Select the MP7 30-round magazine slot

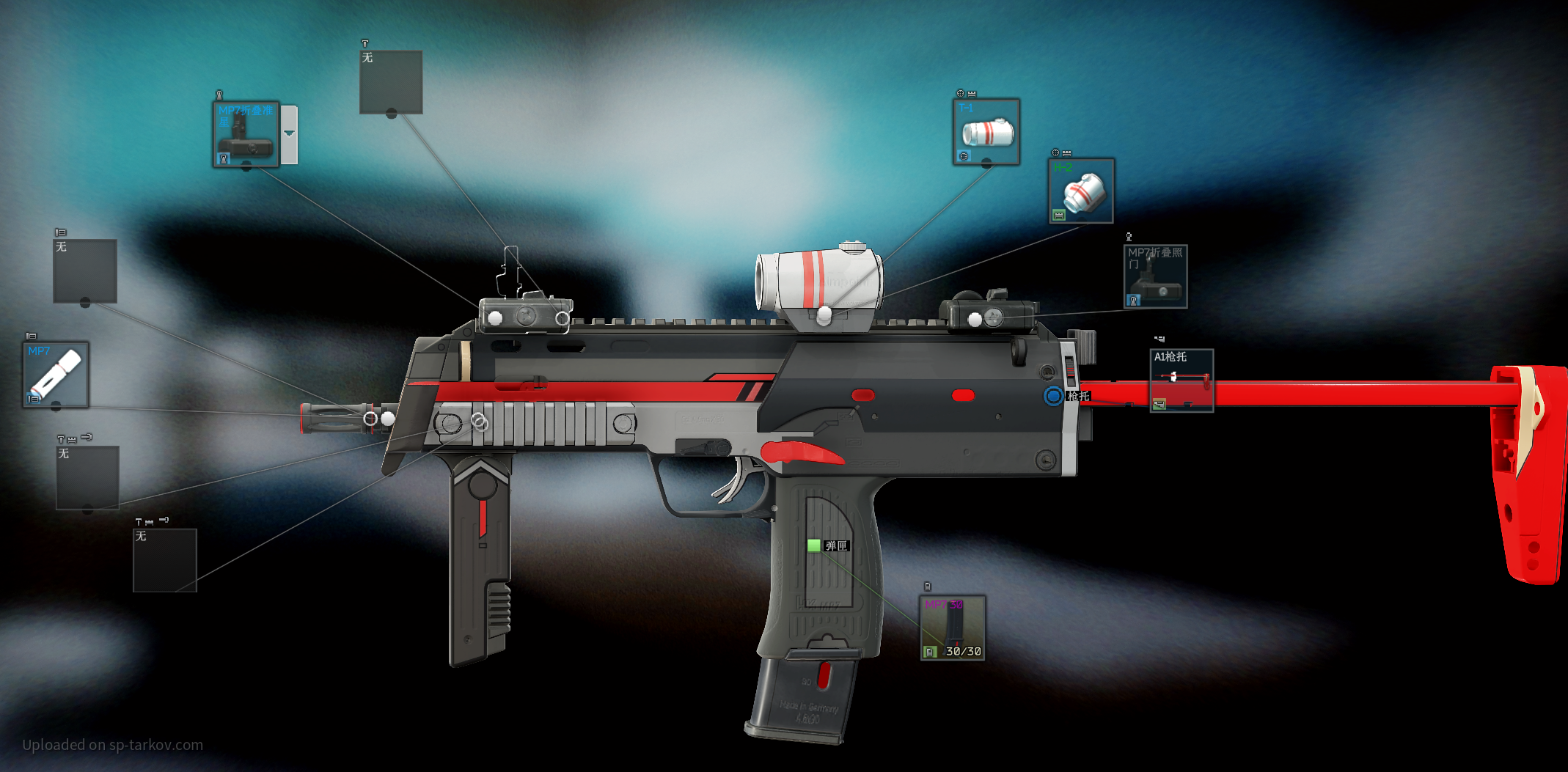[x=953, y=628]
